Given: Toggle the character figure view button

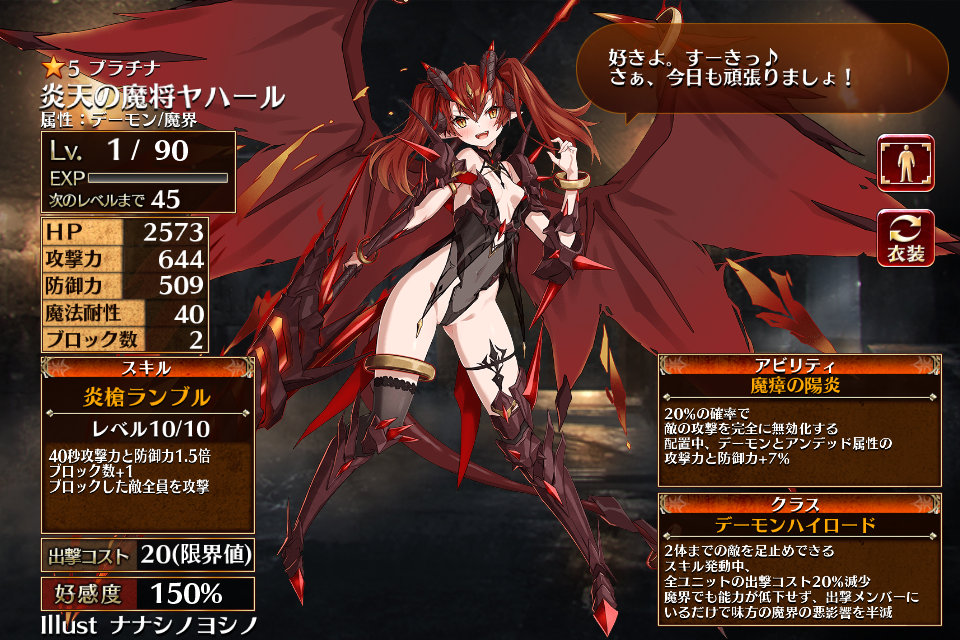Looking at the screenshot, I should (x=905, y=163).
